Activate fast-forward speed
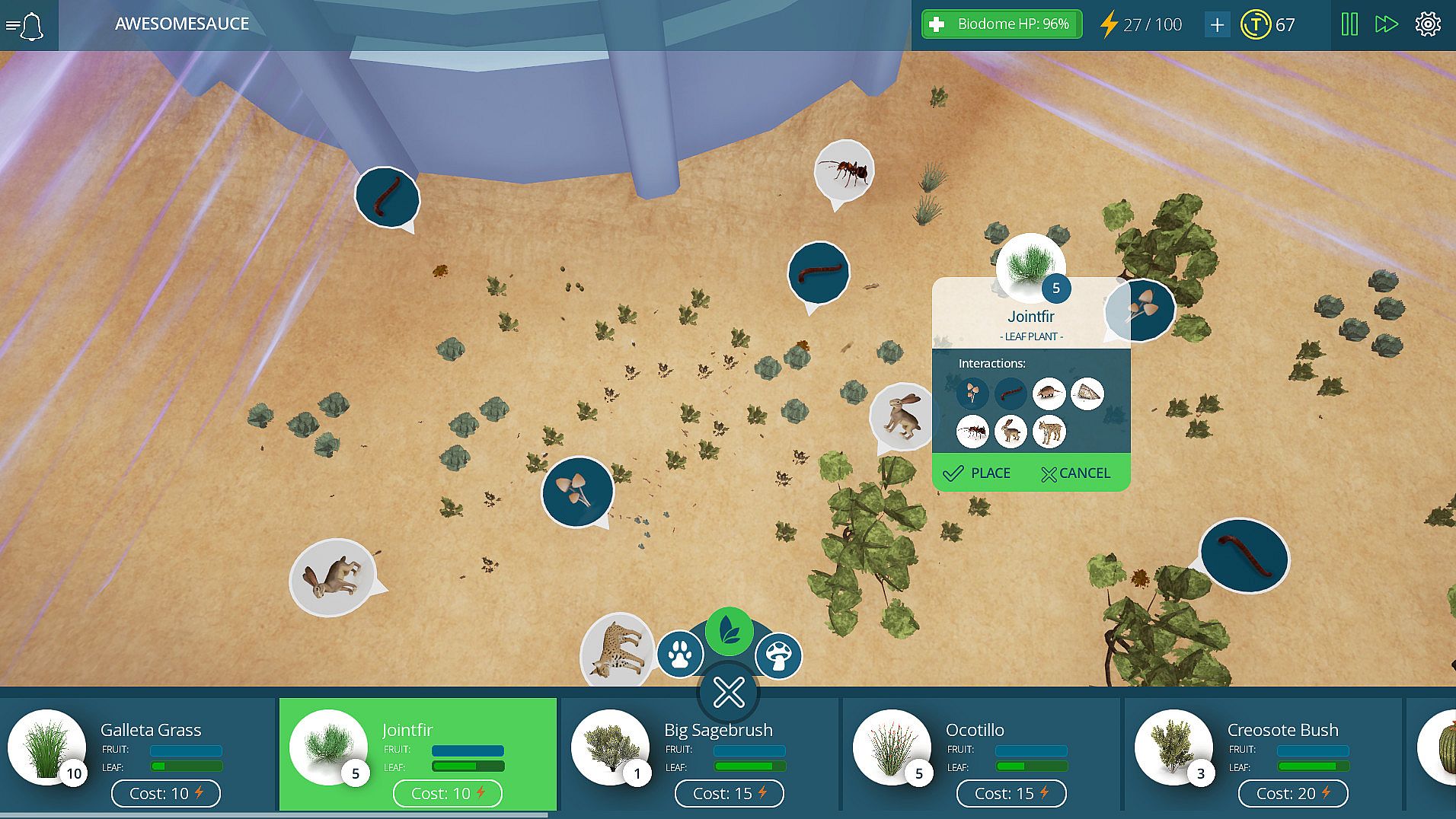The height and width of the screenshot is (819, 1456). pyautogui.click(x=1386, y=24)
